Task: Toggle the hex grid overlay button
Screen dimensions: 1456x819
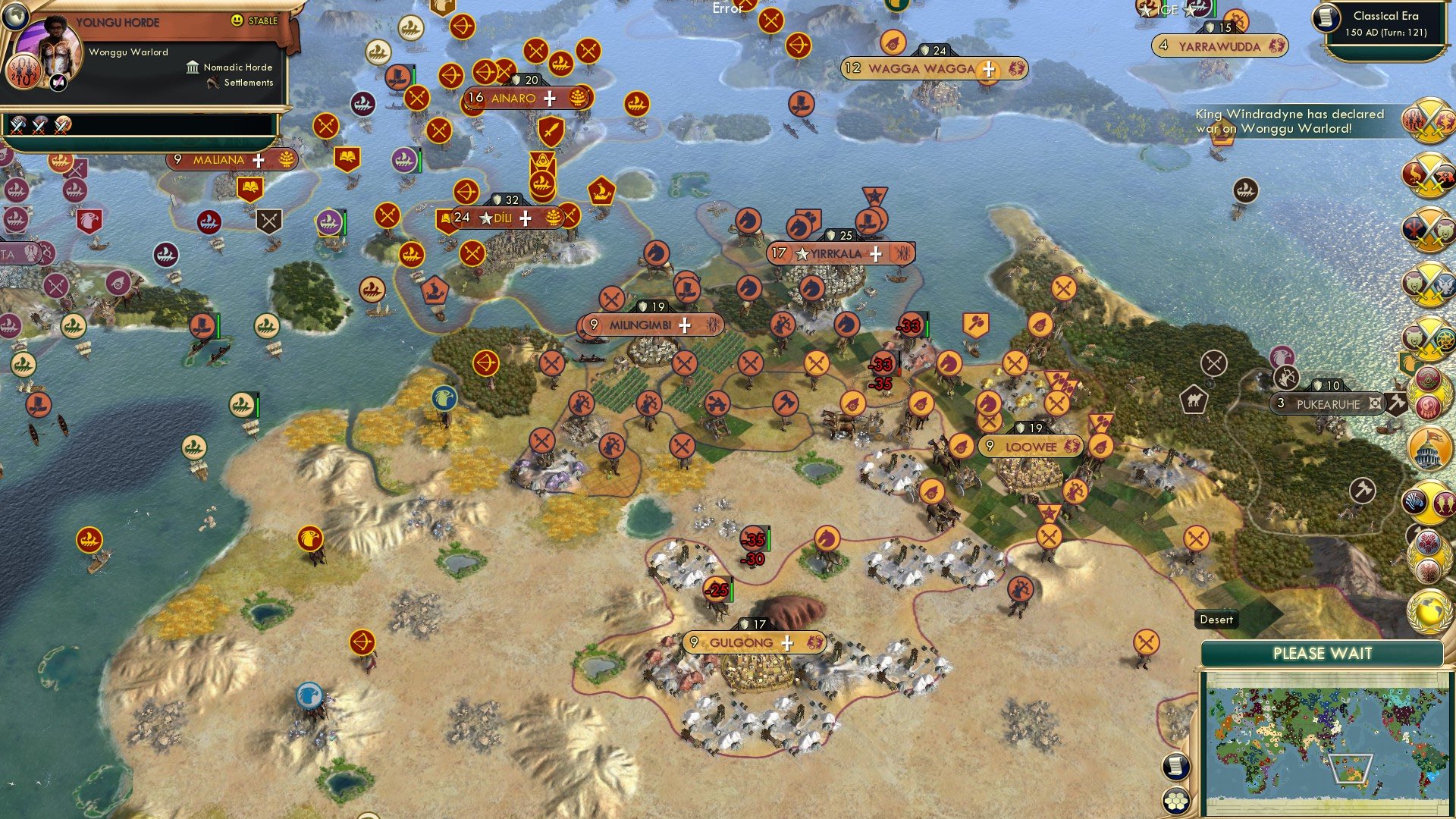Action: click(x=1176, y=801)
